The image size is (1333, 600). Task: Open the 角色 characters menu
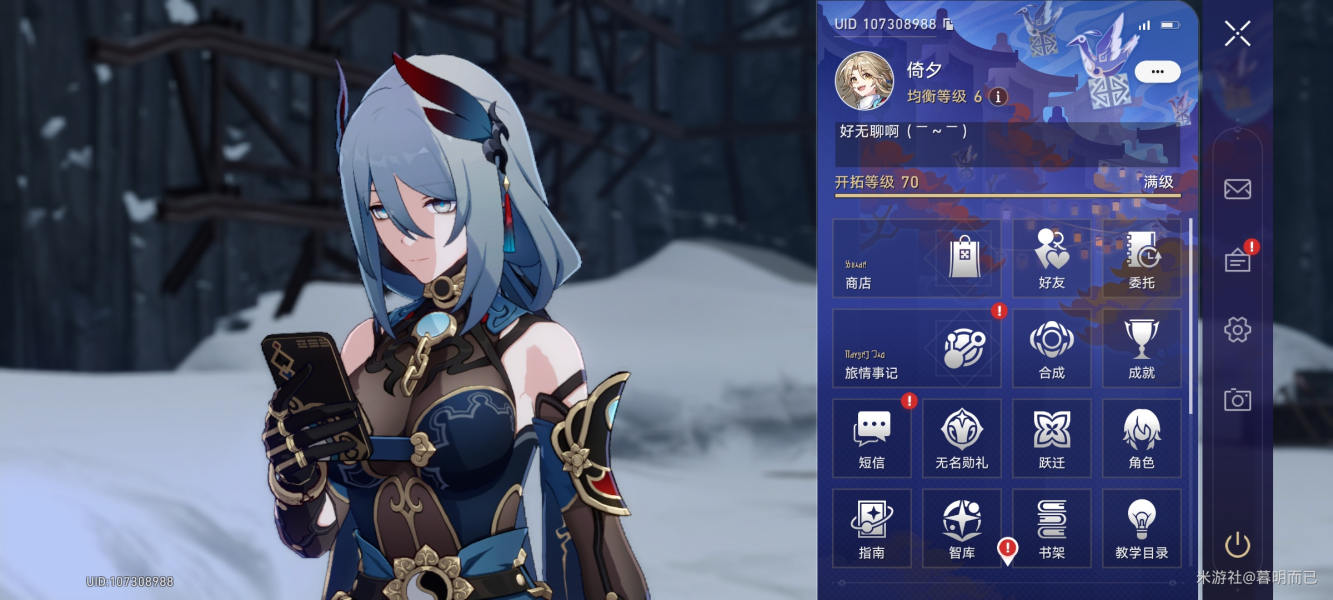1141,438
